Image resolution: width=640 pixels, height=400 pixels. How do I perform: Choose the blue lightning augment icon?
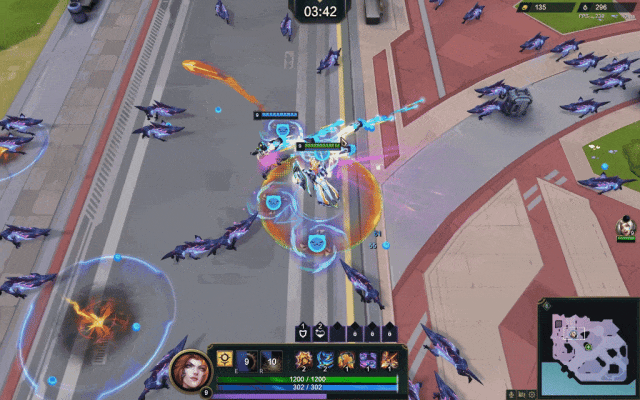[x=324, y=359]
